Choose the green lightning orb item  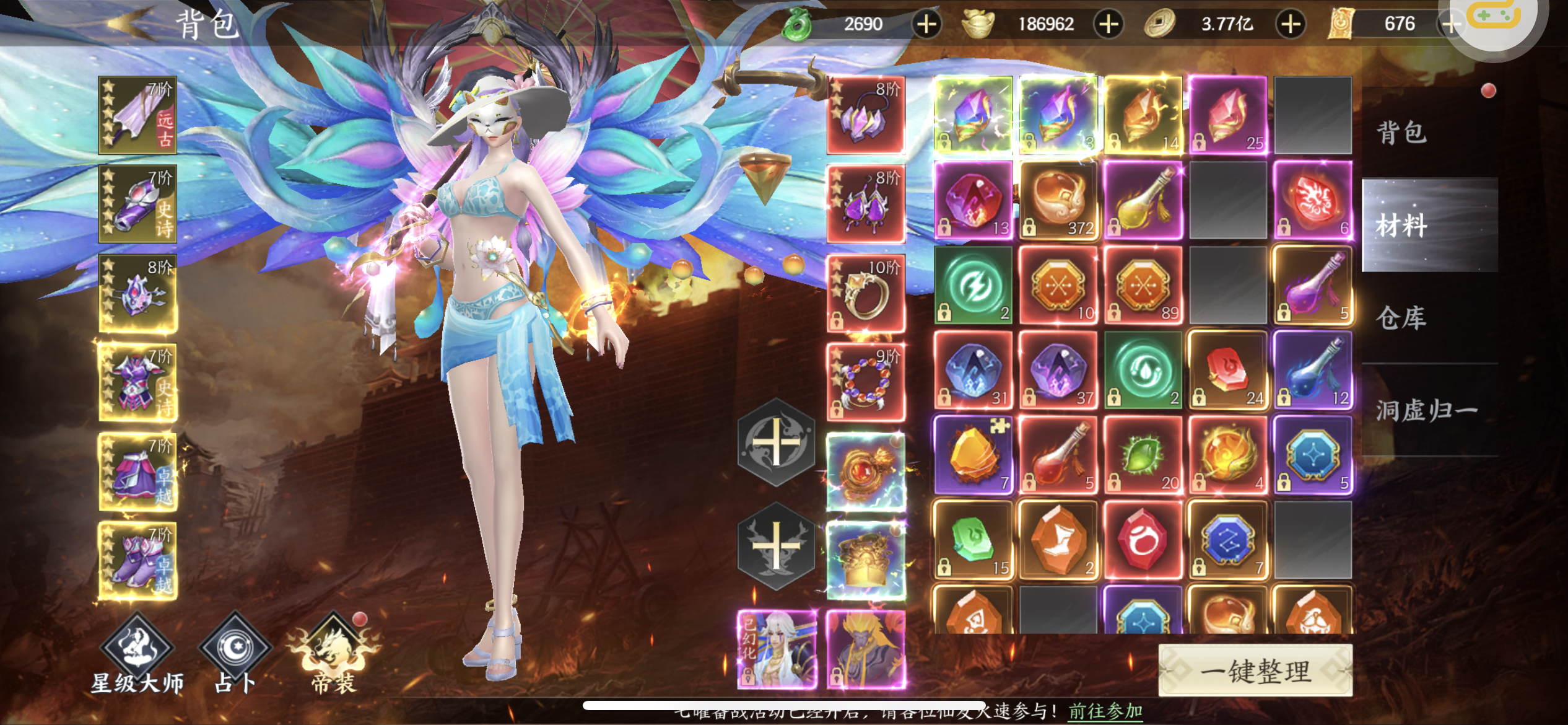coord(973,285)
